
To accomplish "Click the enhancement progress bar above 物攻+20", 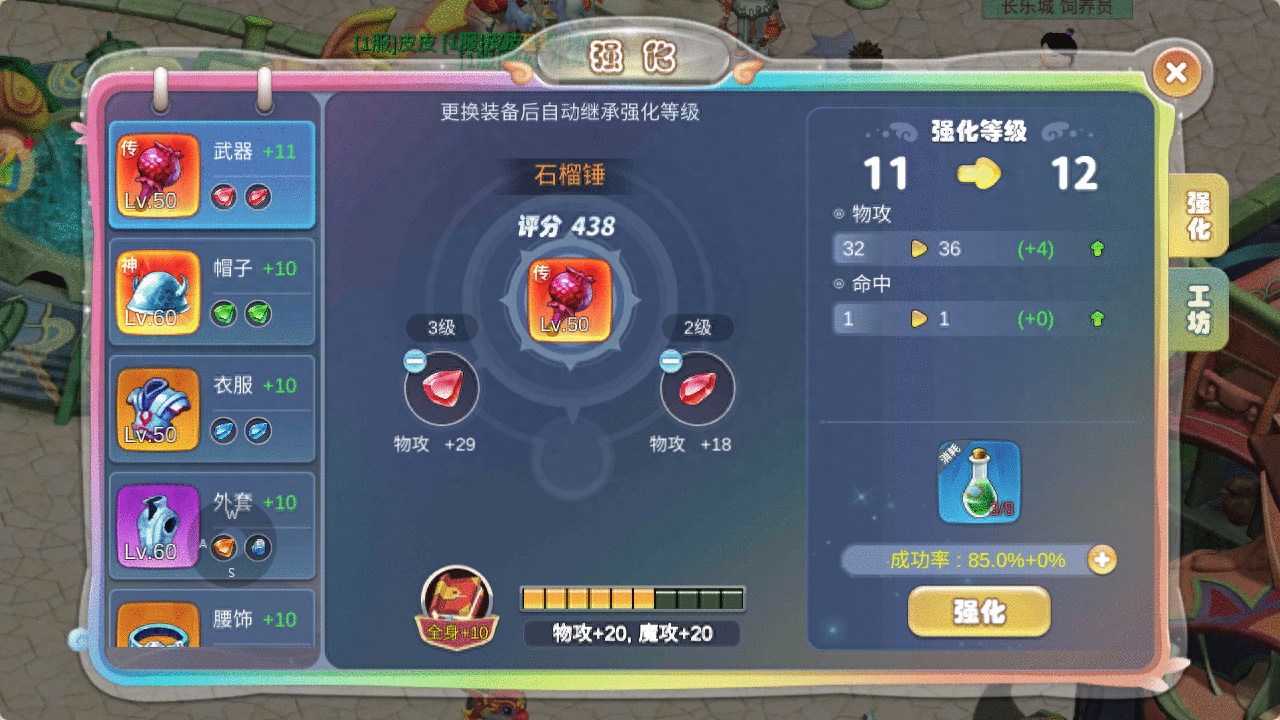I will click(x=630, y=597).
